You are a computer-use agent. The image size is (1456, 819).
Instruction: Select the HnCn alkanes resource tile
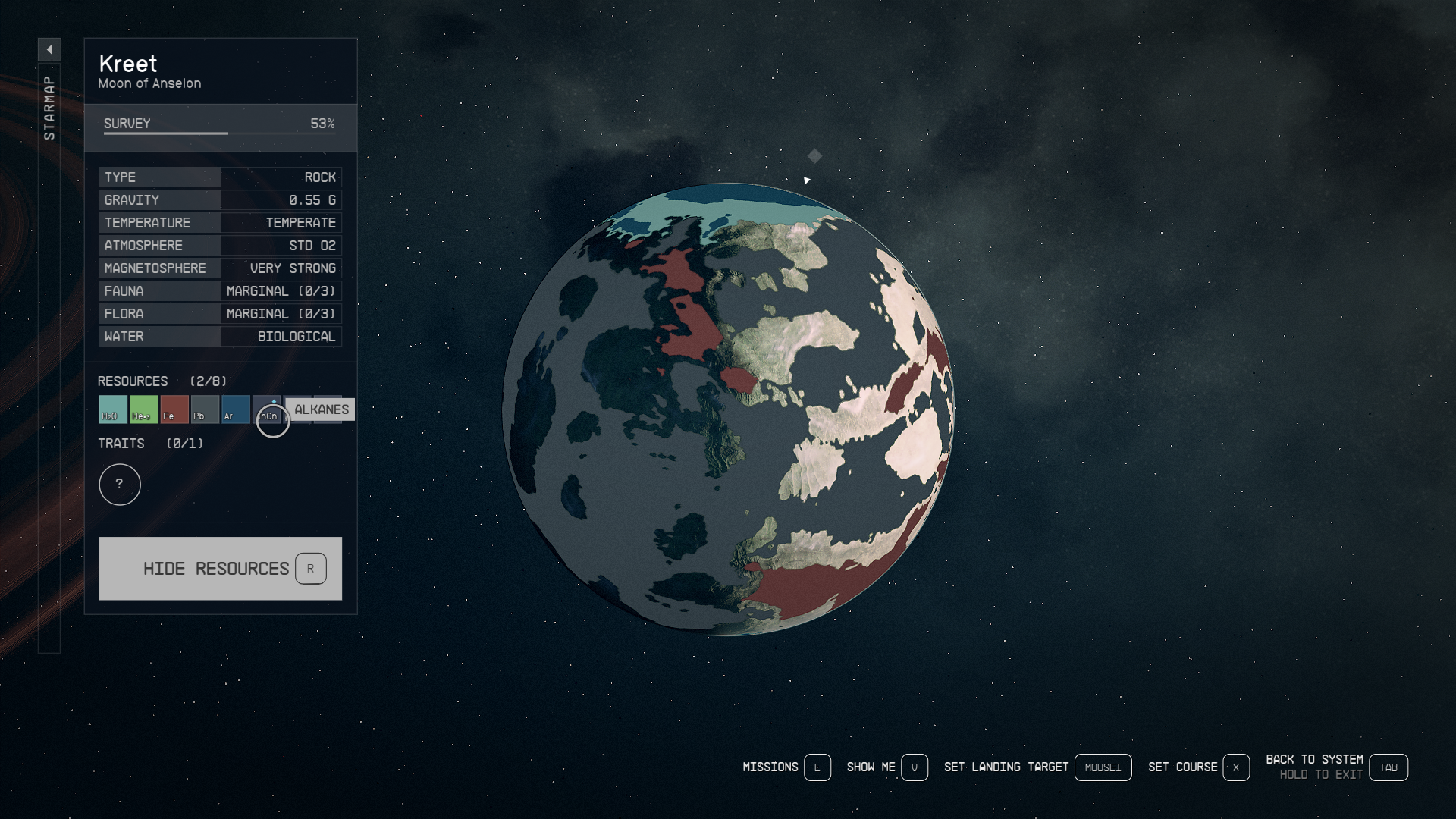point(267,410)
